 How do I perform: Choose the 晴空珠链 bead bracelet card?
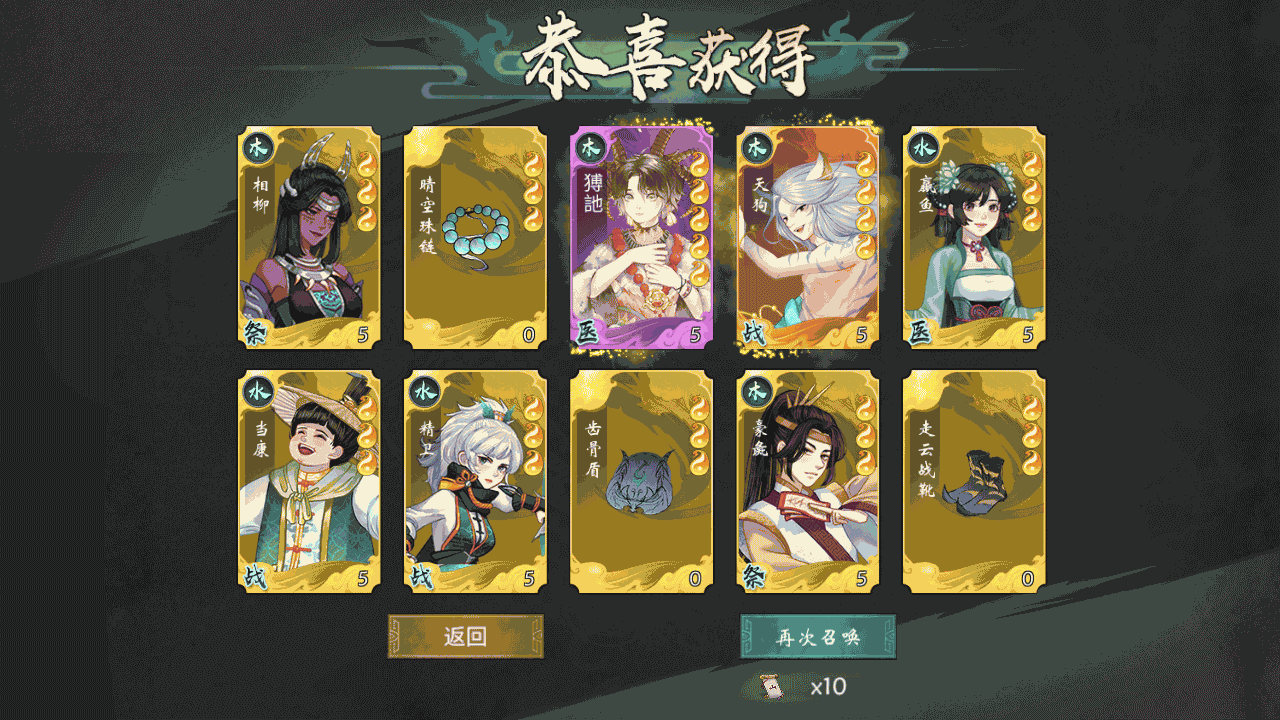point(475,238)
